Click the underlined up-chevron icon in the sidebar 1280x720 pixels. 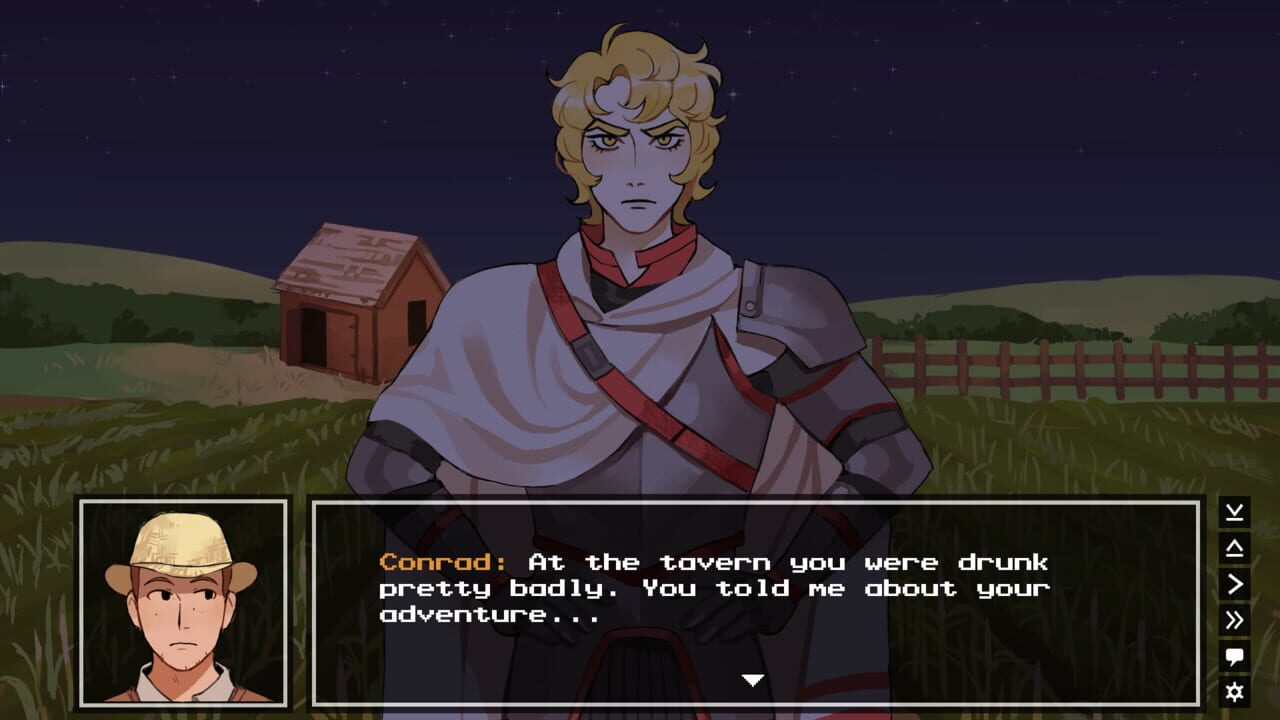point(1234,546)
